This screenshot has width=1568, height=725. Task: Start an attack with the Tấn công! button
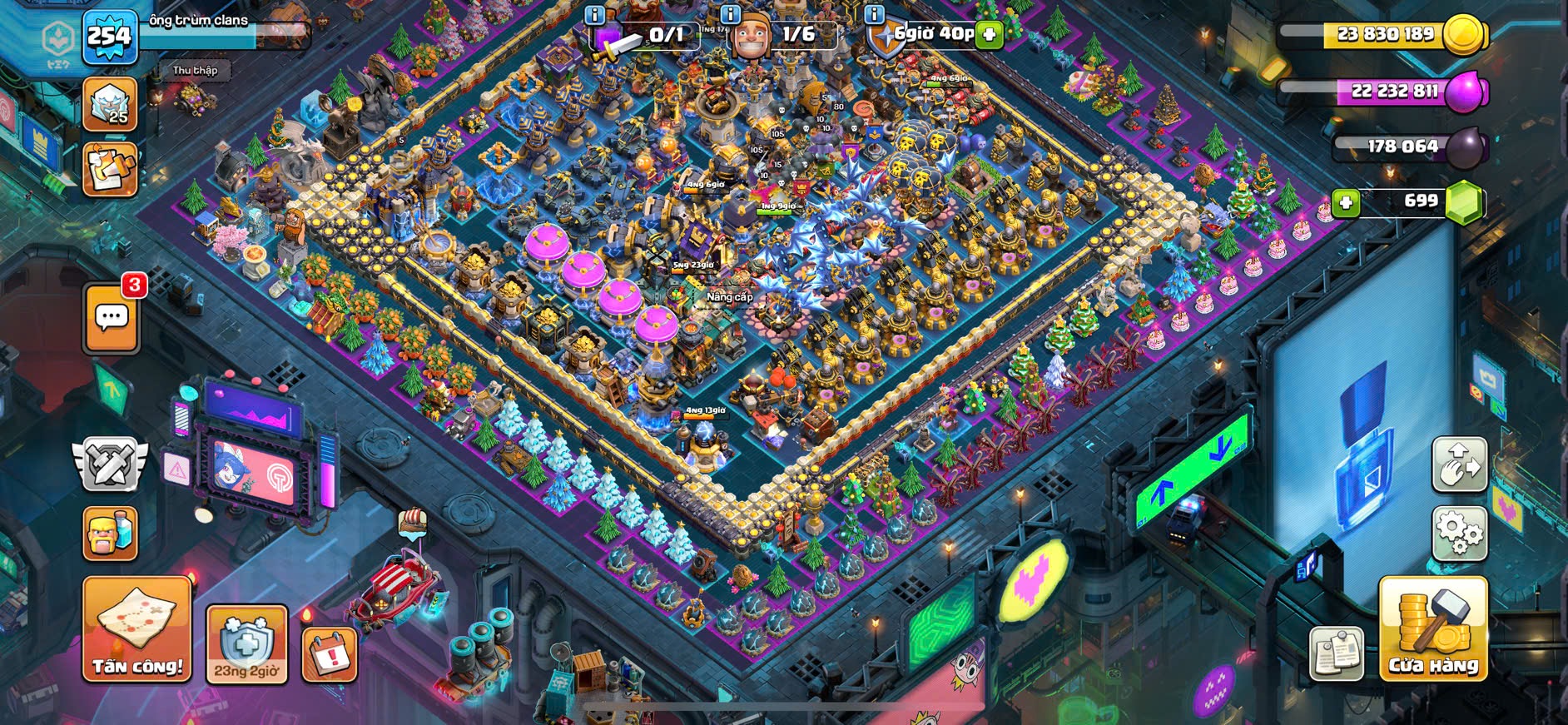[136, 629]
